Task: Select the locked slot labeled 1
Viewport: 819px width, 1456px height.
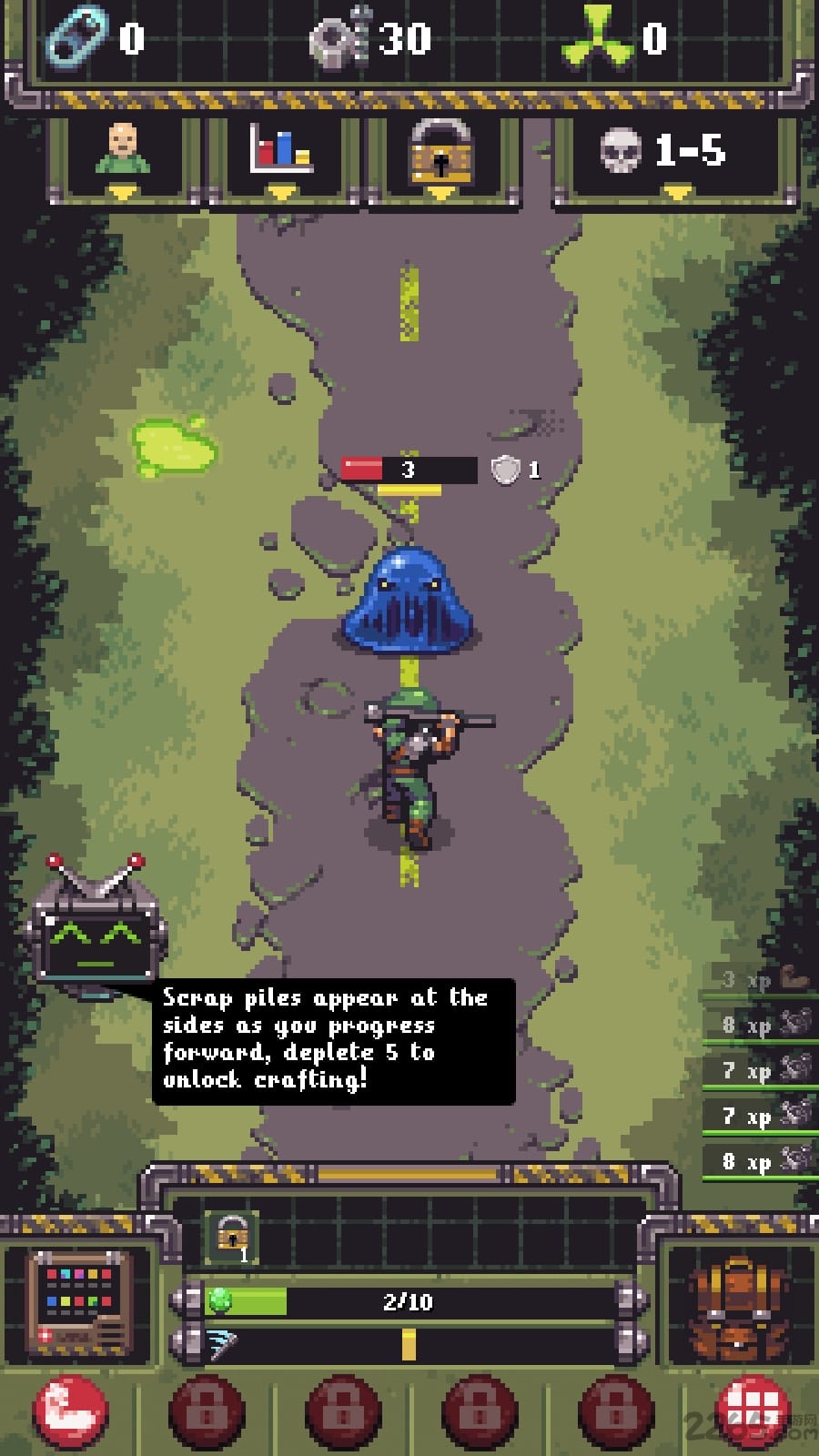Action: click(232, 1237)
